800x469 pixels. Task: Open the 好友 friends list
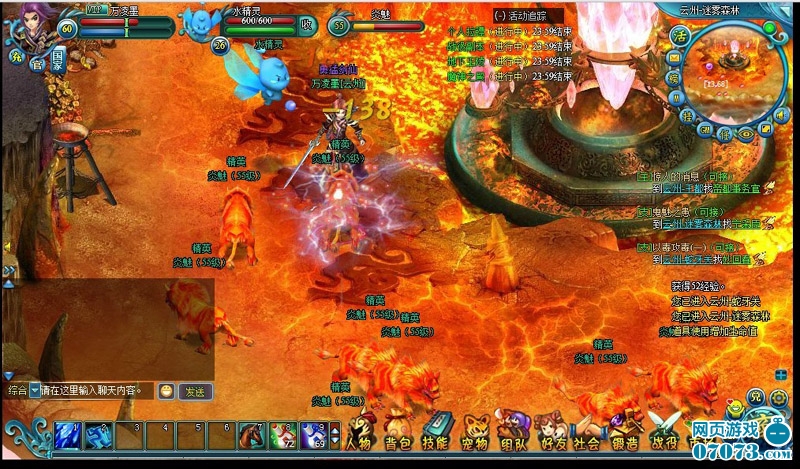[551, 436]
